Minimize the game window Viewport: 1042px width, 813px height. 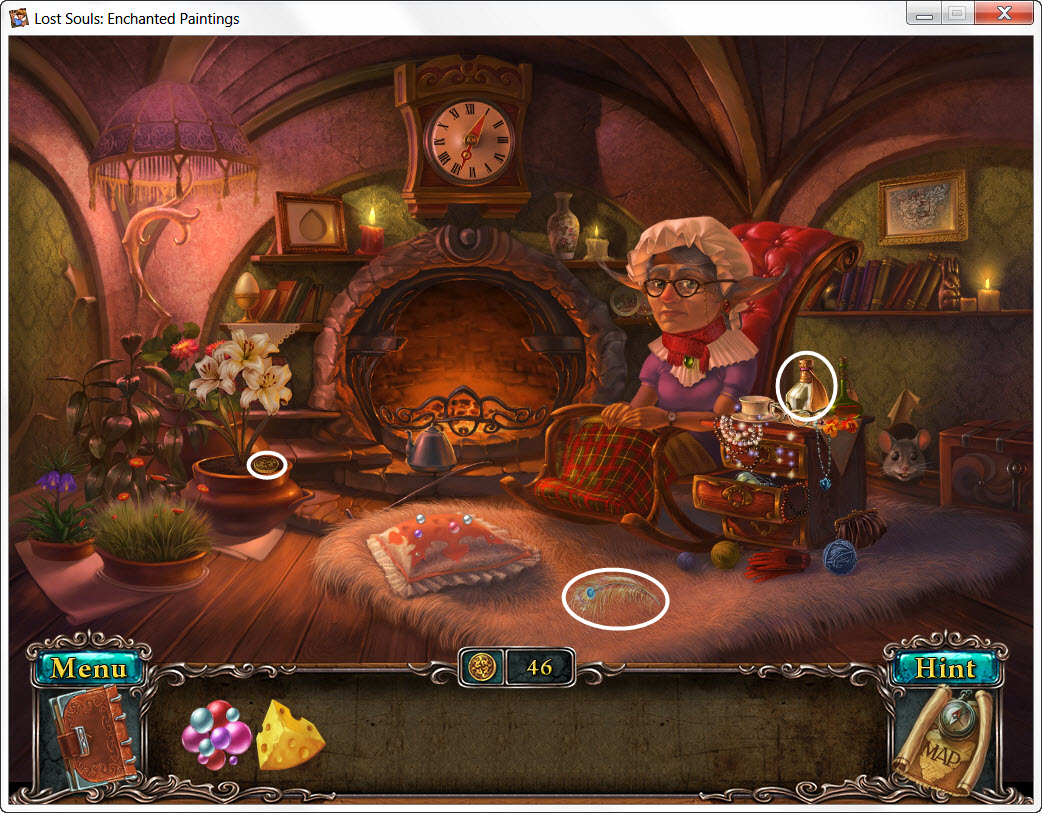(x=925, y=15)
